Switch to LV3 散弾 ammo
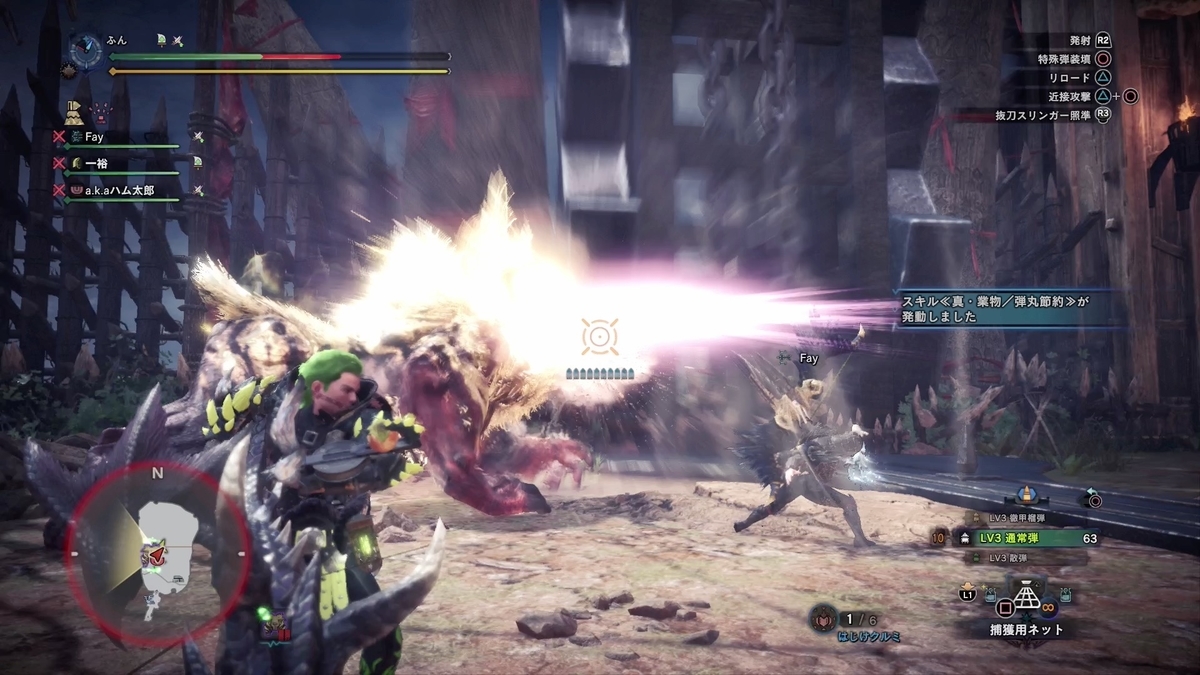This screenshot has width=1200, height=675. pos(1001,557)
